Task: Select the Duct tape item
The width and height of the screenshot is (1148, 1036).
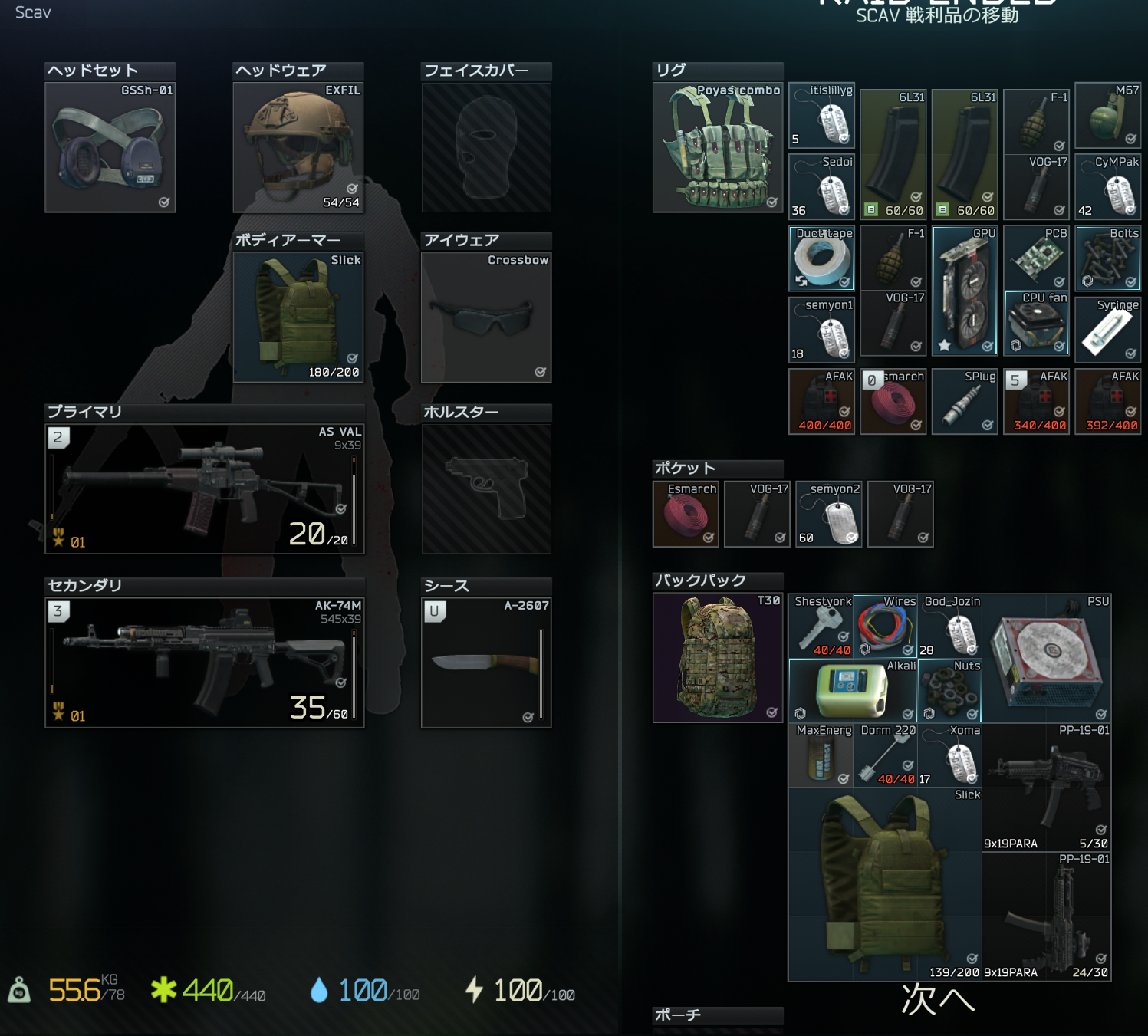Action: click(x=821, y=258)
